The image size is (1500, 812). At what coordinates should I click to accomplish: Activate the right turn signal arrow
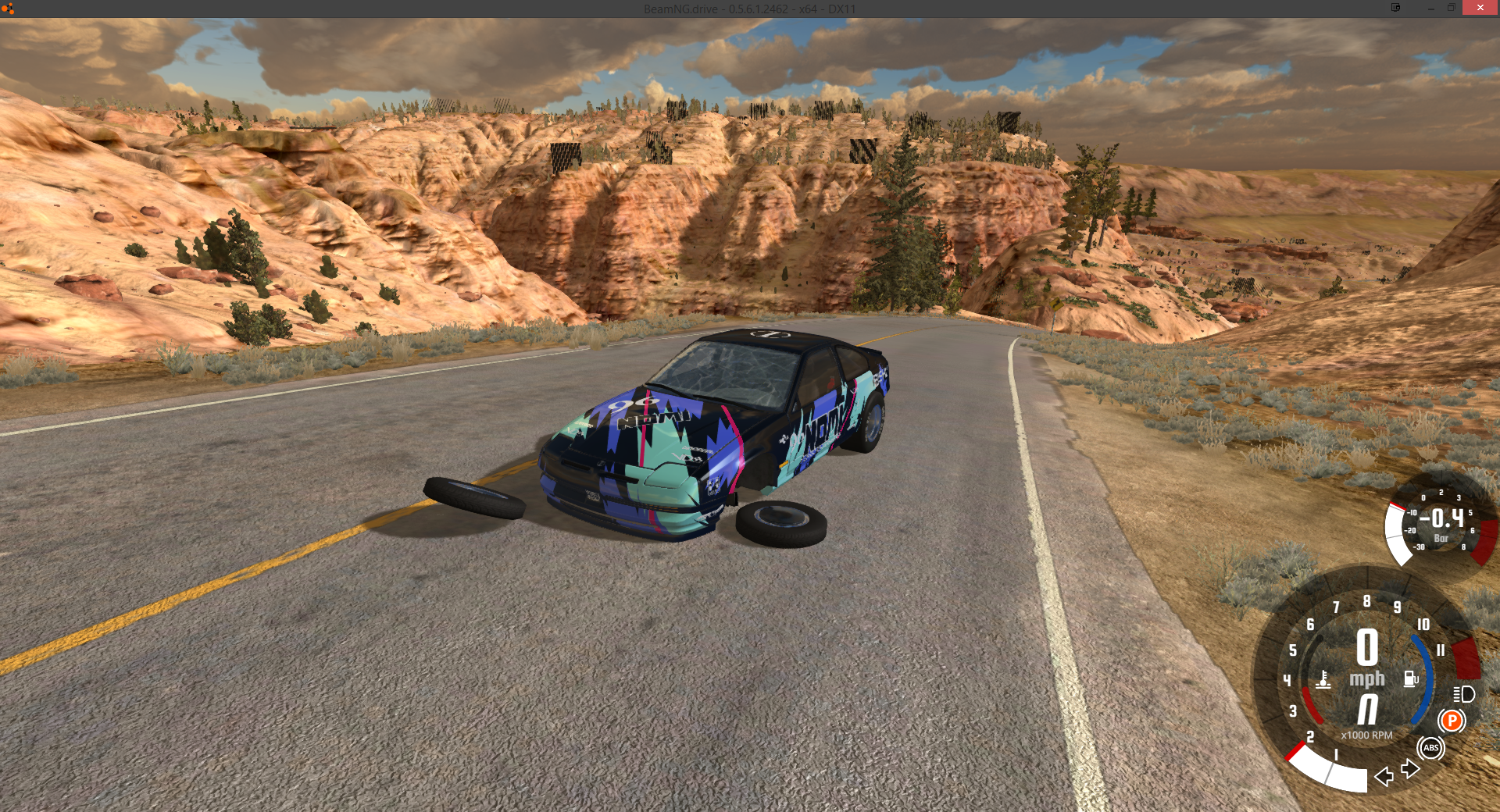[1410, 770]
